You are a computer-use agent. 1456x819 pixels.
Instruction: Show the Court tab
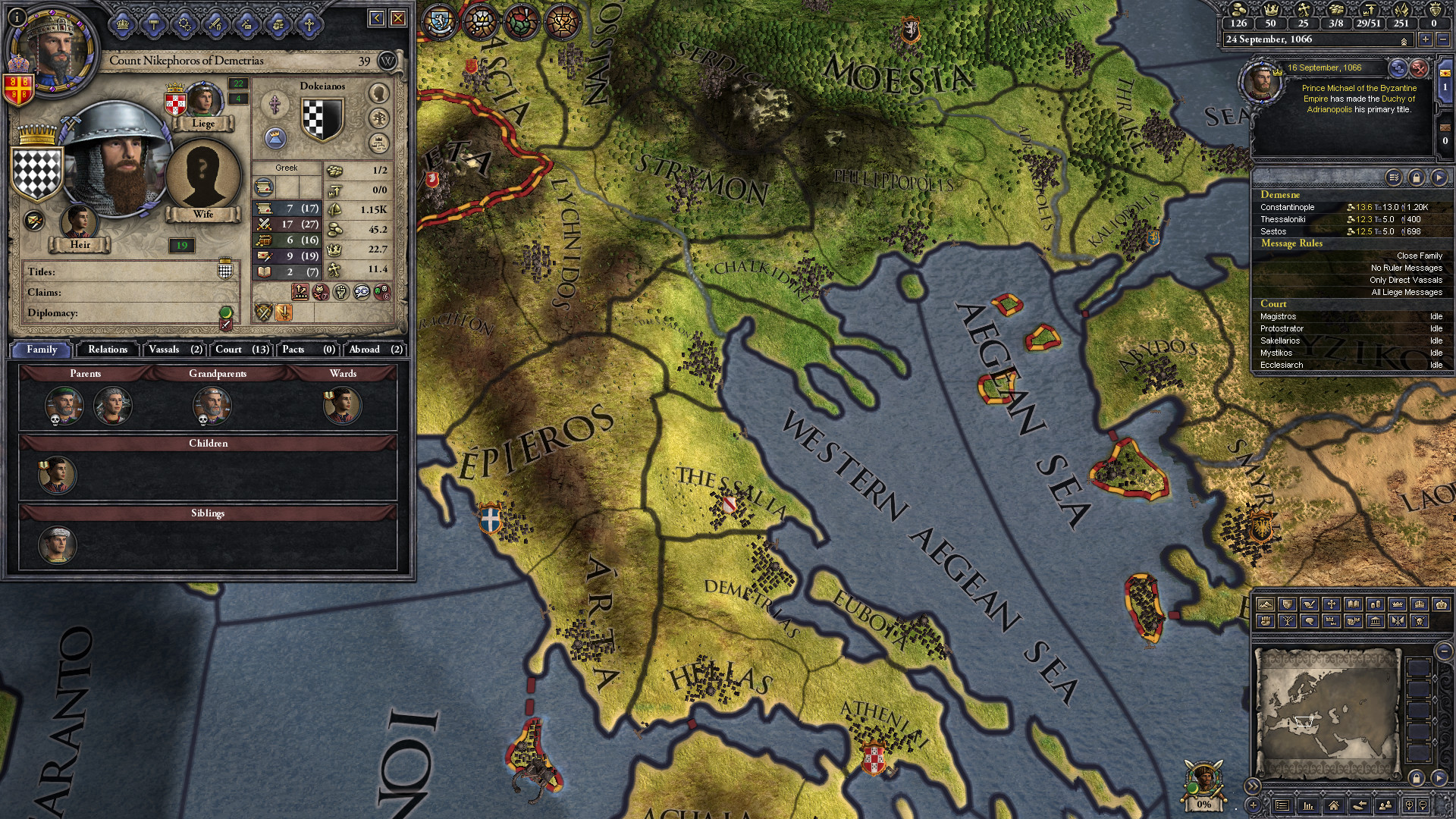241,350
